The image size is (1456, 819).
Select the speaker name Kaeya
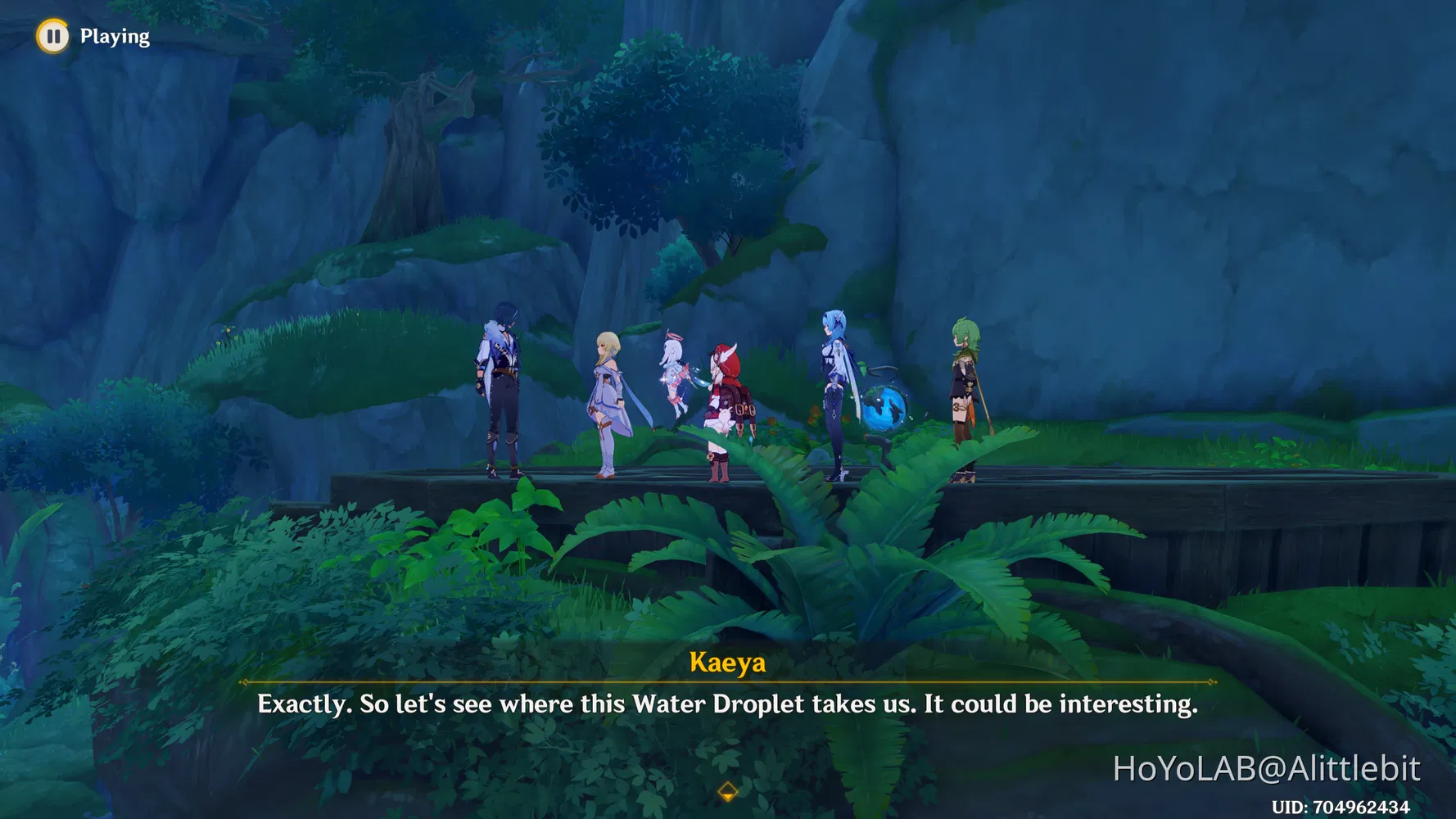click(727, 662)
